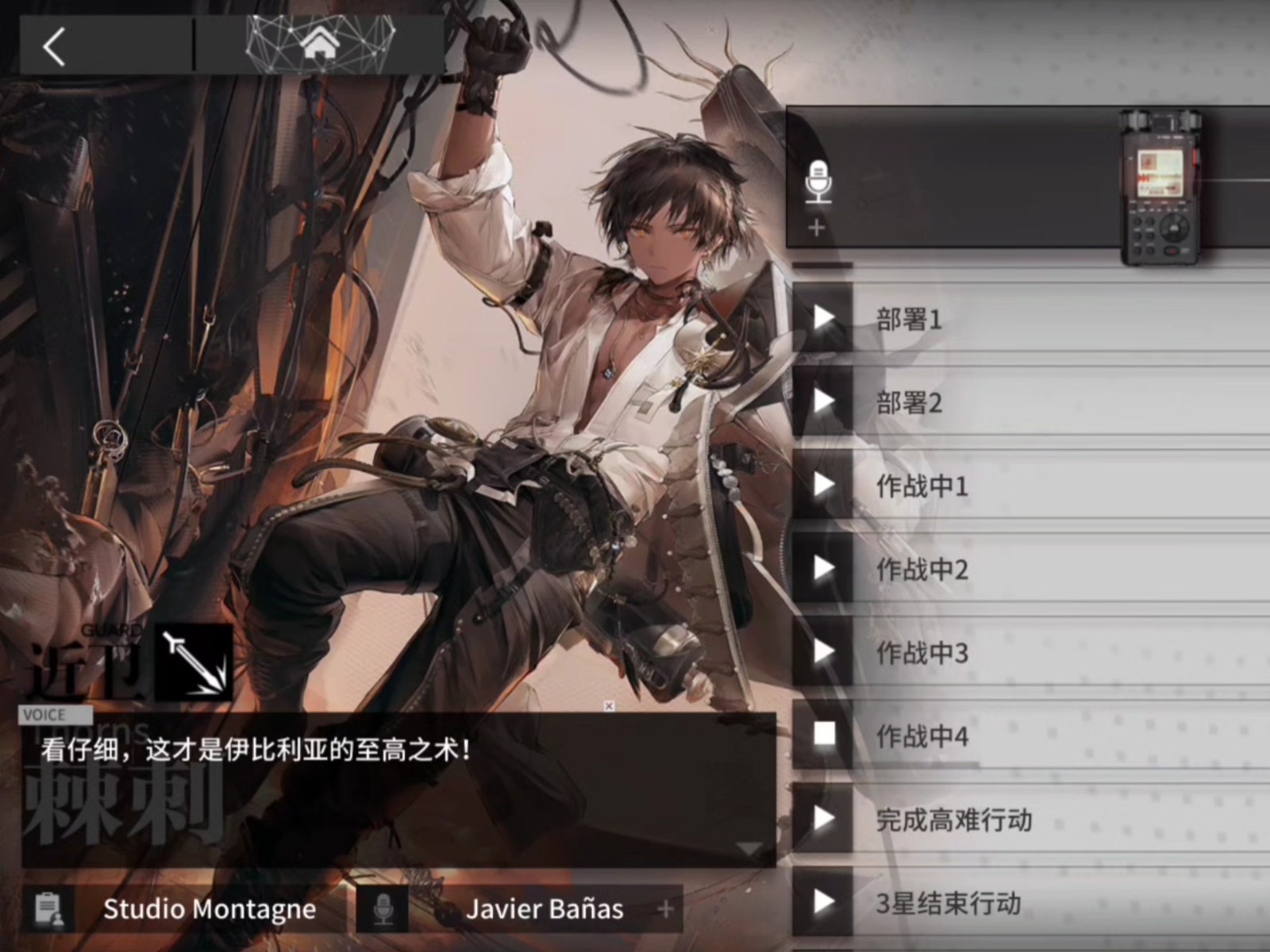This screenshot has height=952, width=1270.
Task: Play the 3星结束行动 voice line
Action: (x=823, y=902)
